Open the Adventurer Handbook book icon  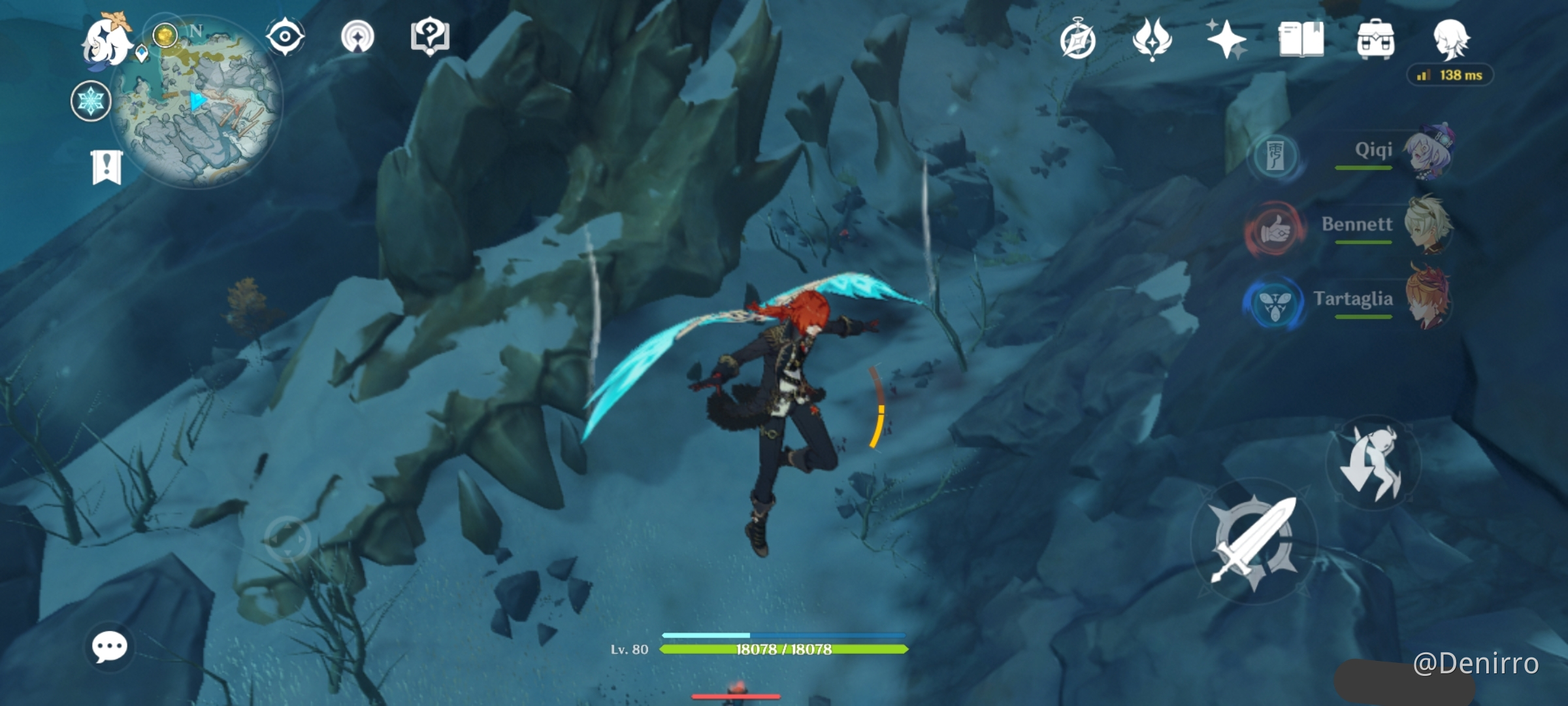(1301, 39)
